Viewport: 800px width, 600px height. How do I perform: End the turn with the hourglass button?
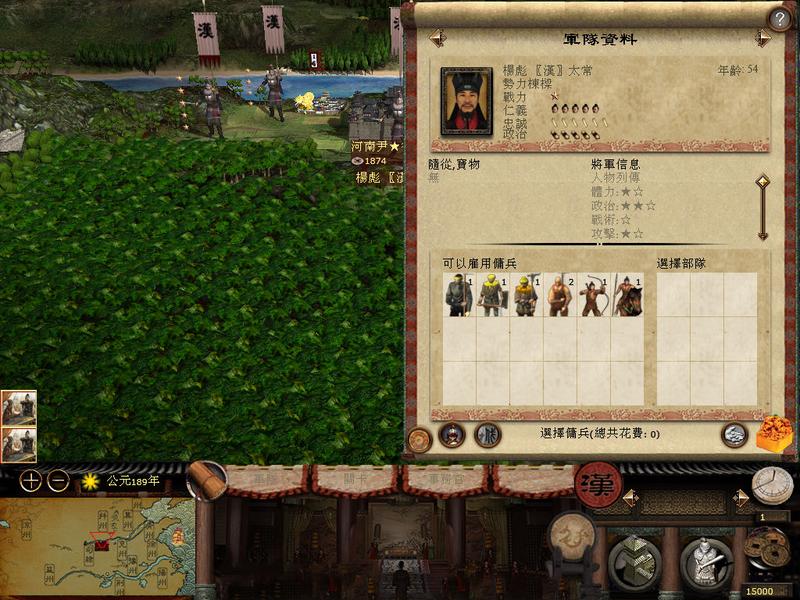pos(771,485)
